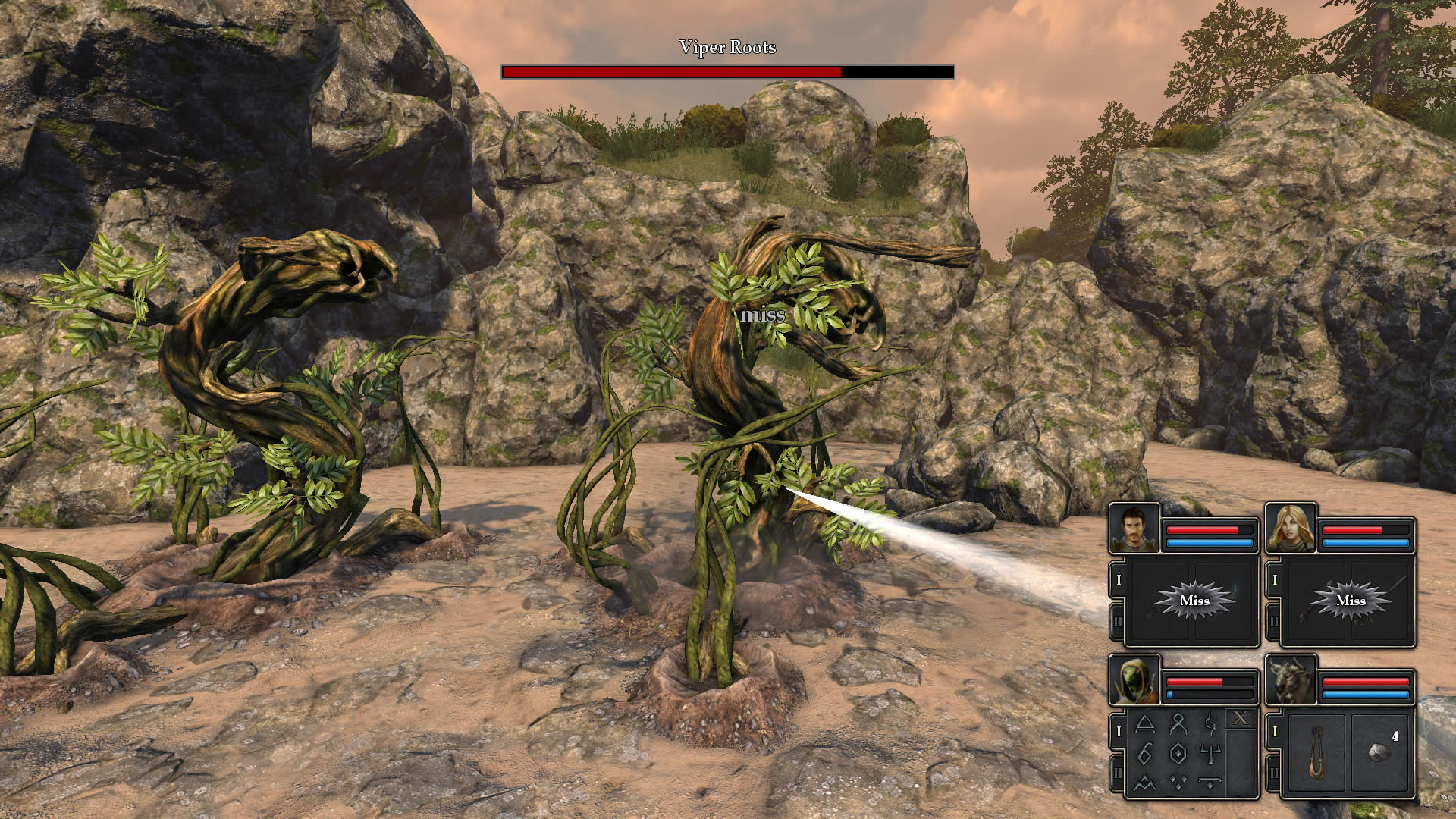The image size is (1456, 819).
Task: Activate the mountain-shaped rune
Action: pos(1145,783)
